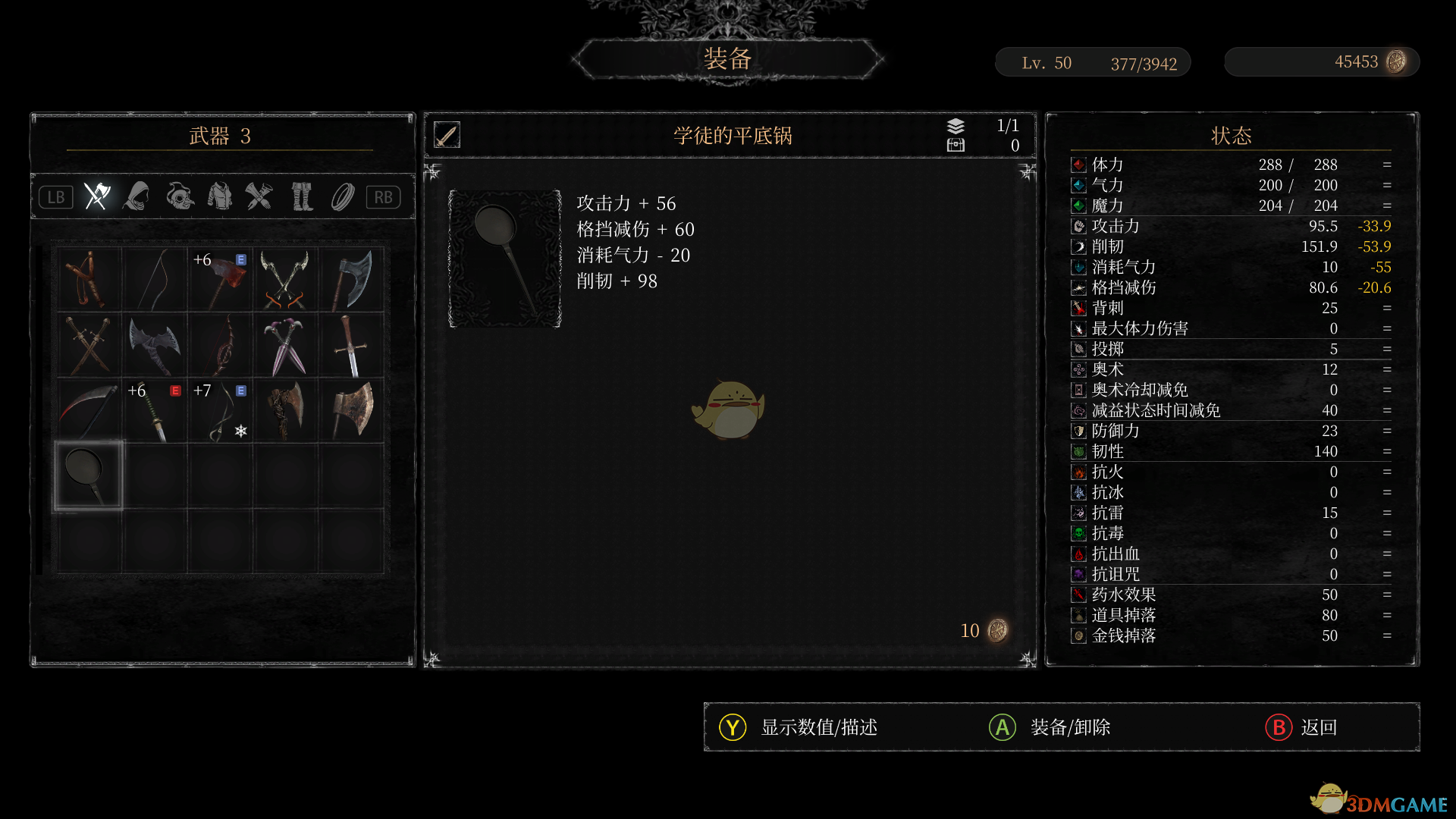Screen dimensions: 1456x819
Task: Select the straight longsword with crossguard
Action: (x=351, y=346)
